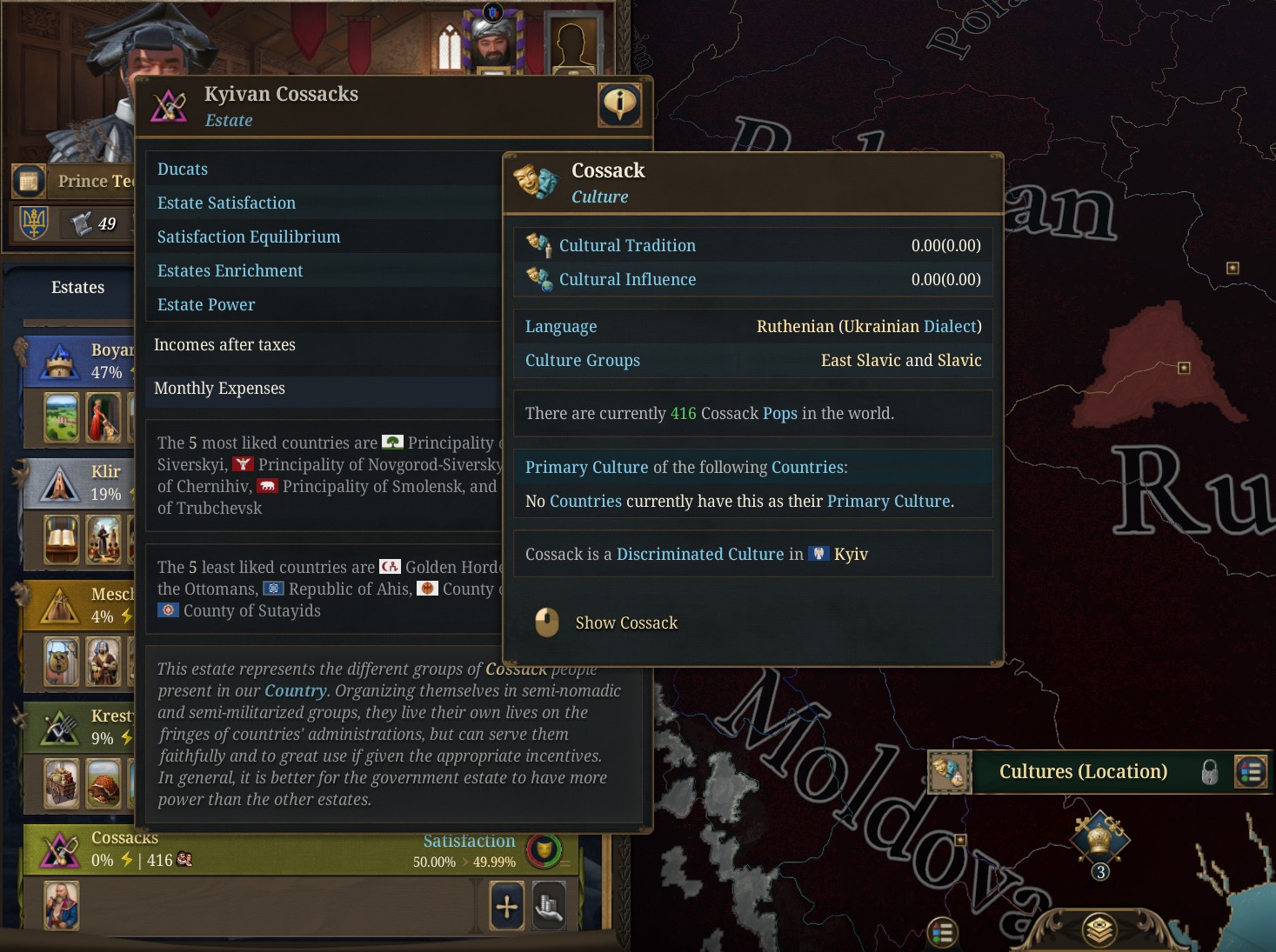Click the layered map modes icon at bottom
The image size is (1276, 952).
pyautogui.click(x=1101, y=929)
